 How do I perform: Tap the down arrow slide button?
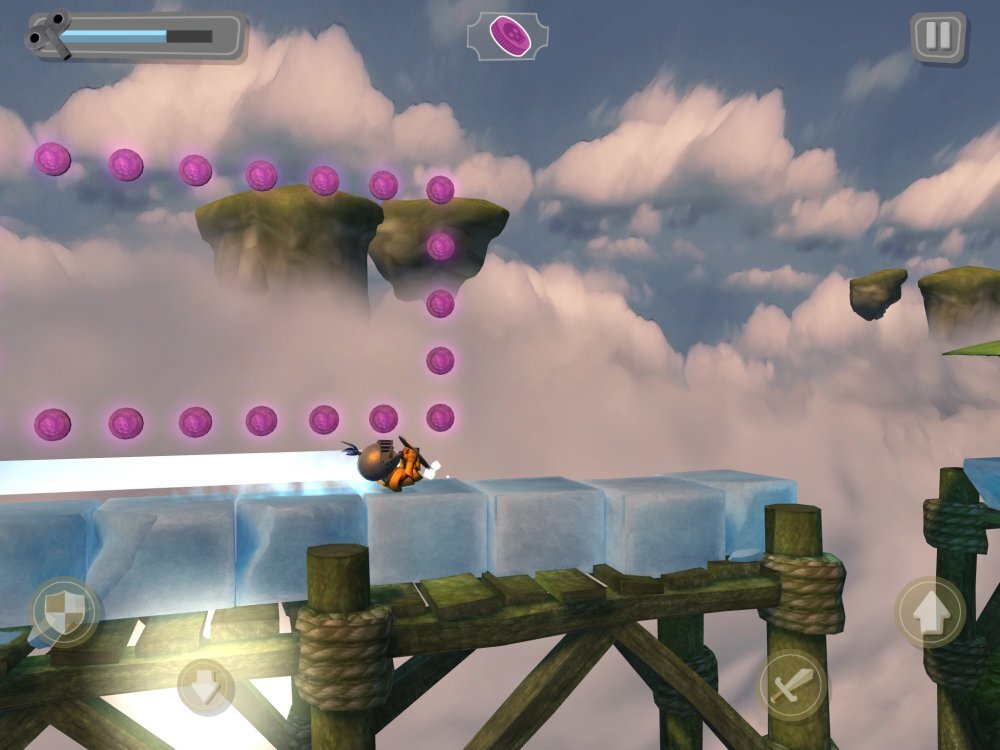205,687
